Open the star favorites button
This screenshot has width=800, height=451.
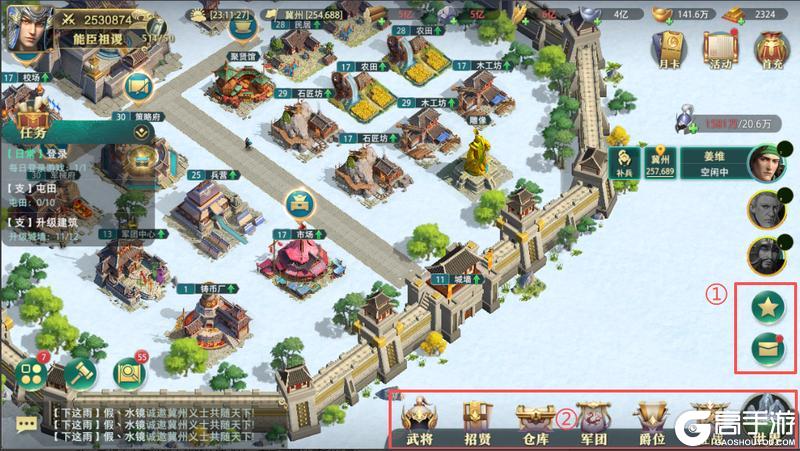[x=767, y=308]
